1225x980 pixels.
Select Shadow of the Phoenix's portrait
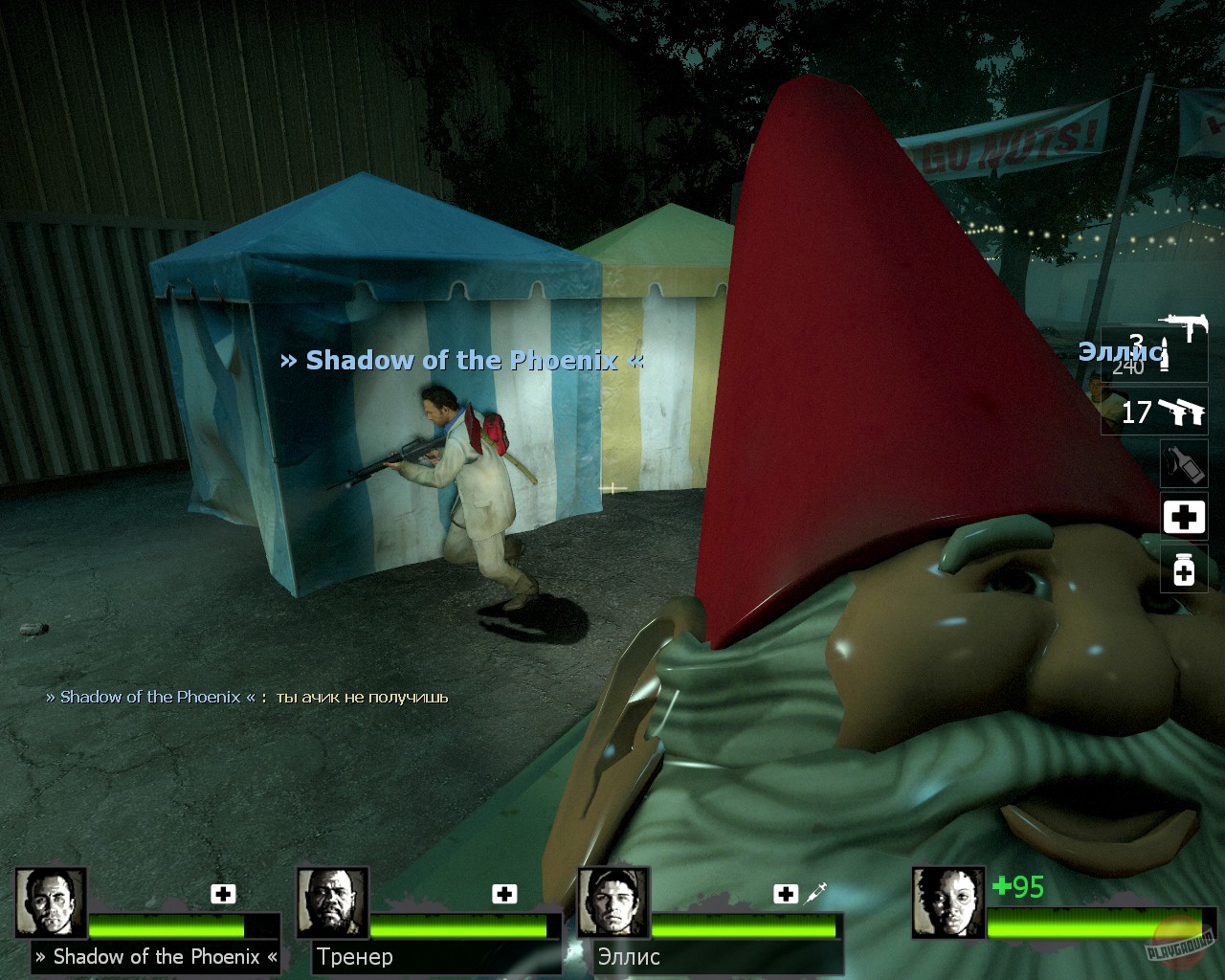(x=53, y=902)
